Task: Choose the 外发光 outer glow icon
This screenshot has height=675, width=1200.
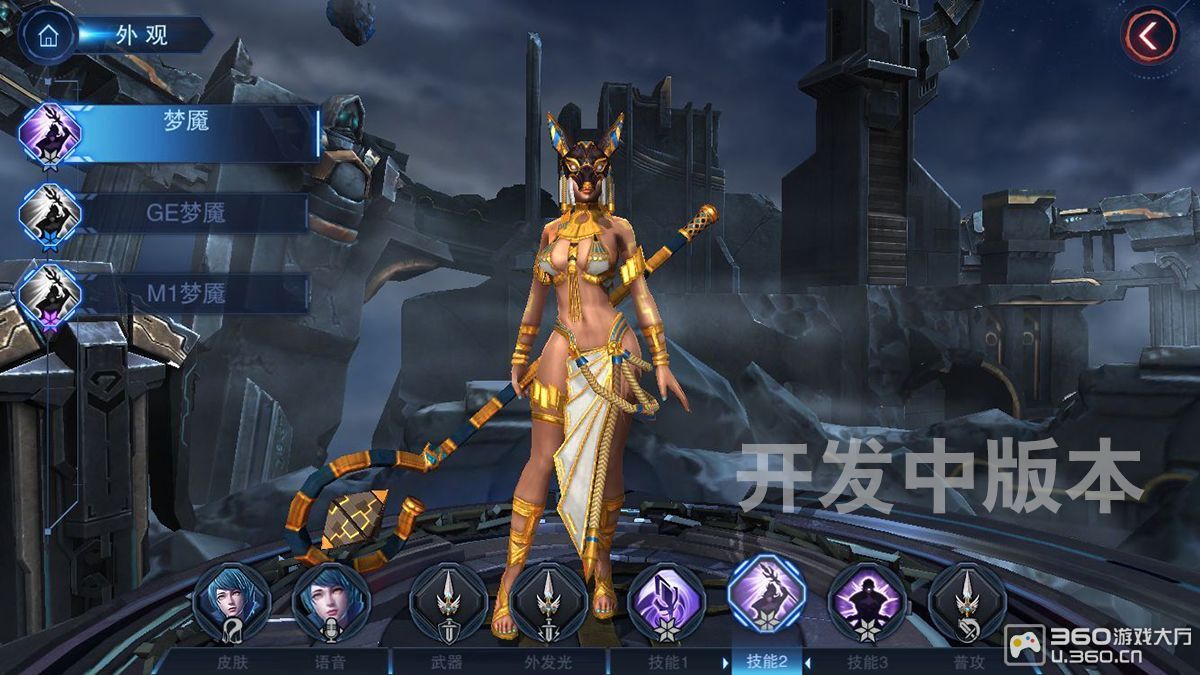Action: (547, 602)
